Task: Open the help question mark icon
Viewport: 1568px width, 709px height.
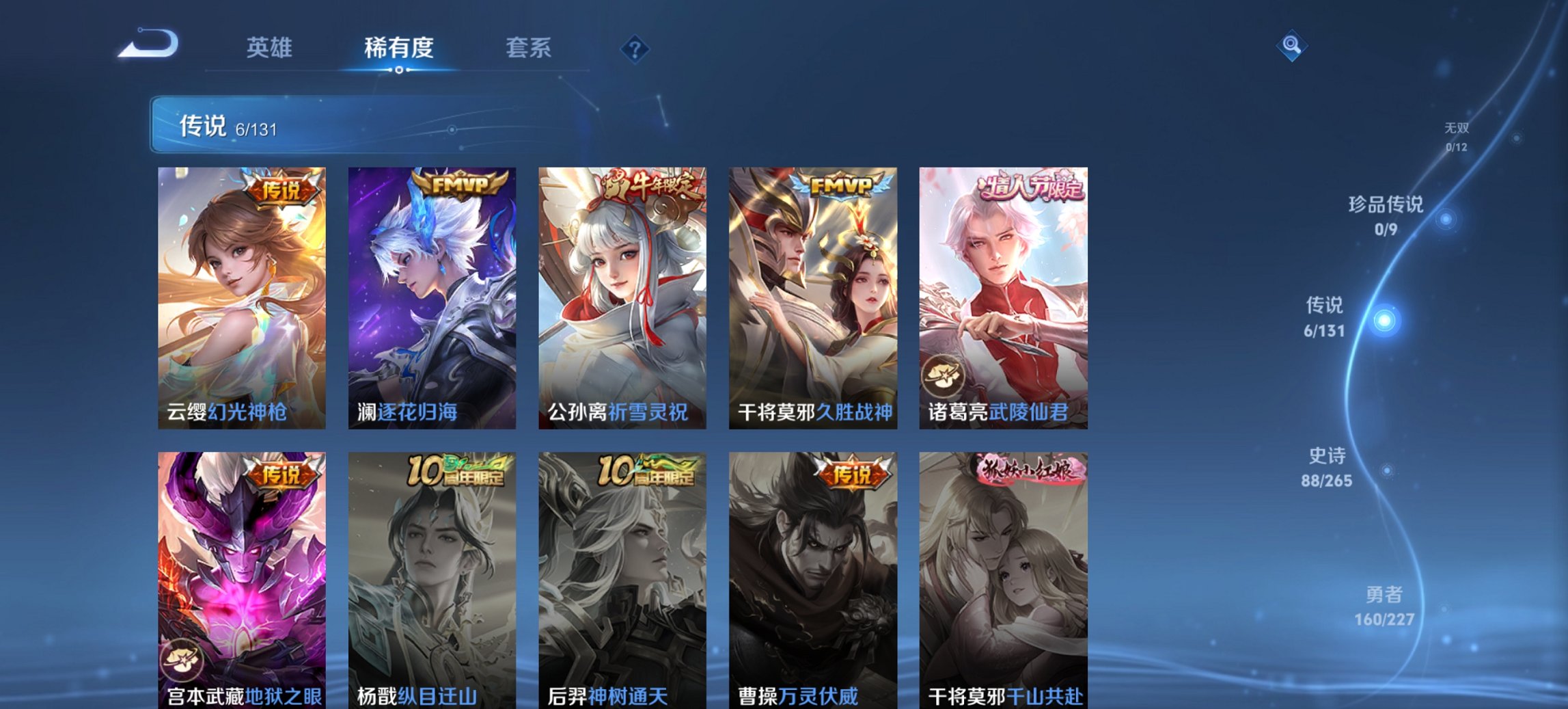Action: tap(635, 49)
